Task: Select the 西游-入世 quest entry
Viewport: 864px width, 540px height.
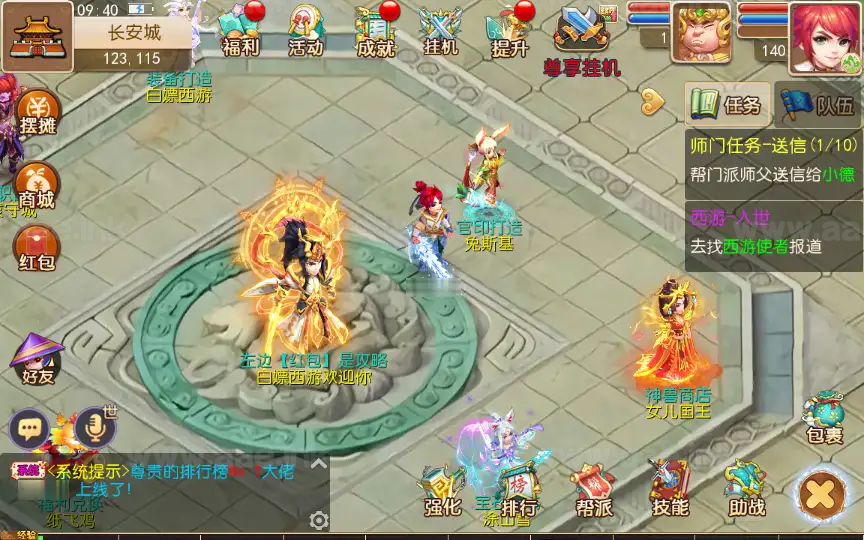Action: coord(773,232)
